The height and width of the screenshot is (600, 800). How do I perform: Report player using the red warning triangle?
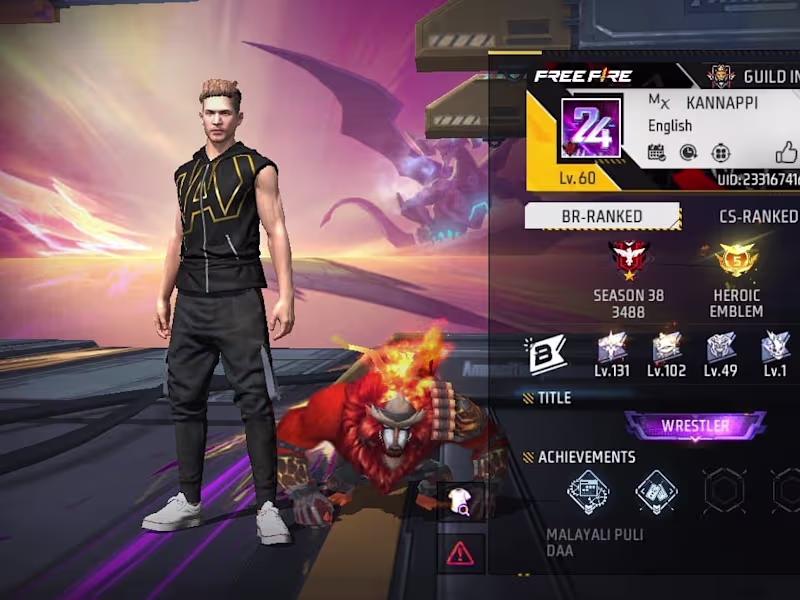(461, 552)
